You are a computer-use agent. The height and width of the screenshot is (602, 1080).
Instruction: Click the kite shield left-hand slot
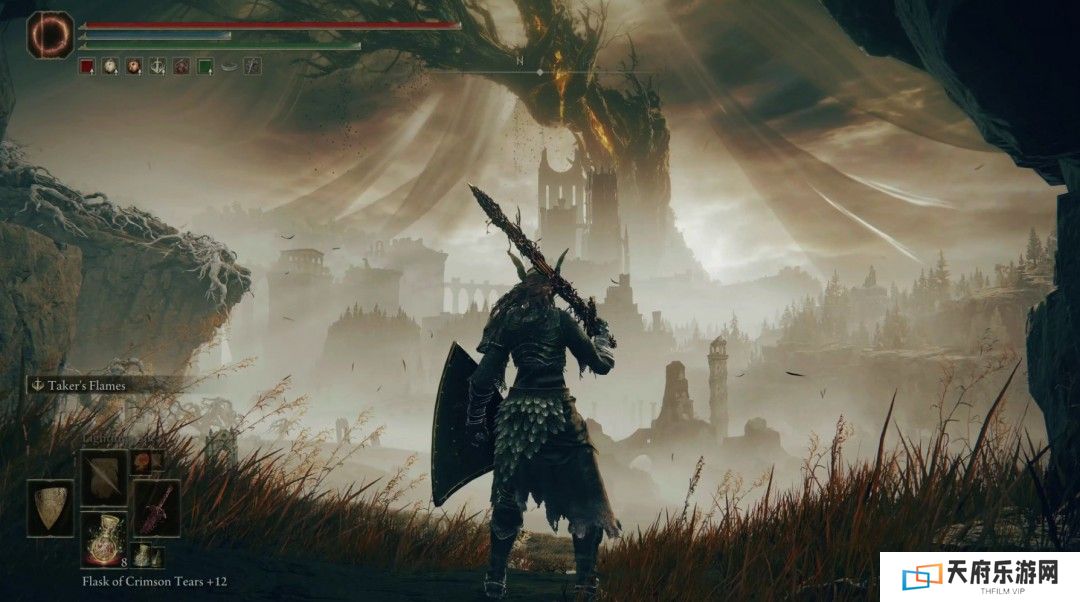tap(50, 507)
